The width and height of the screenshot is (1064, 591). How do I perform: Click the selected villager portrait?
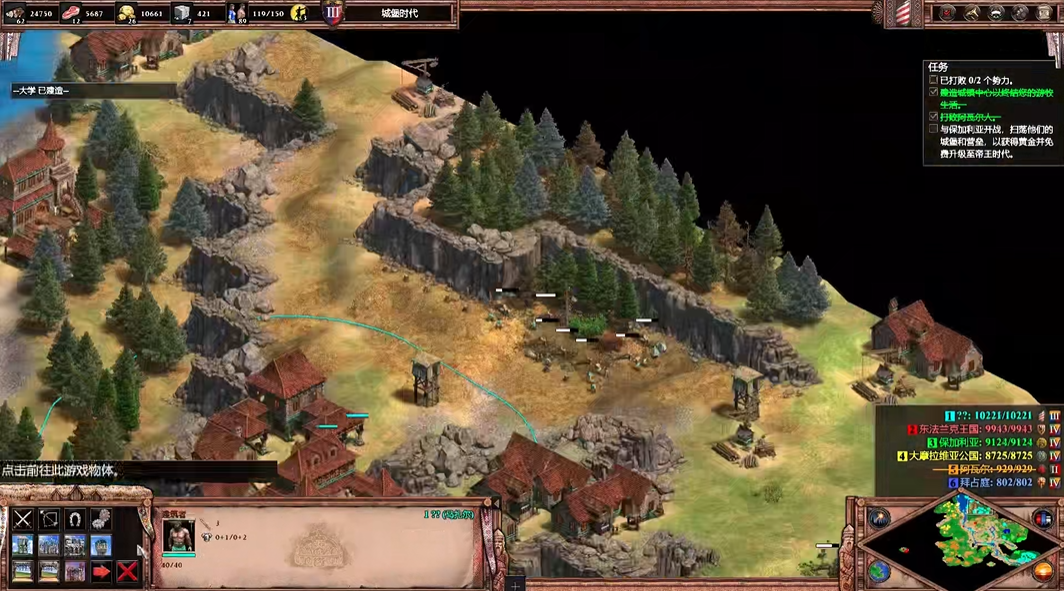(x=179, y=535)
